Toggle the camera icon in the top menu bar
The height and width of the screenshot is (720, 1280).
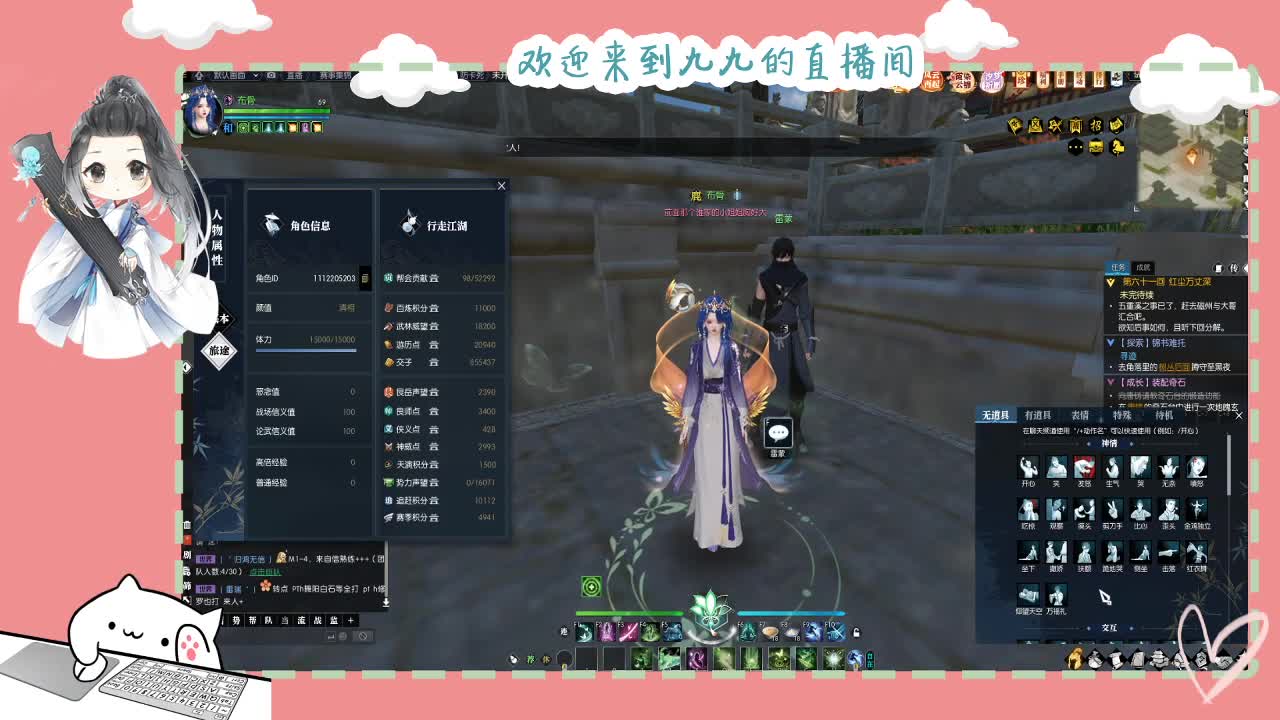tap(271, 76)
